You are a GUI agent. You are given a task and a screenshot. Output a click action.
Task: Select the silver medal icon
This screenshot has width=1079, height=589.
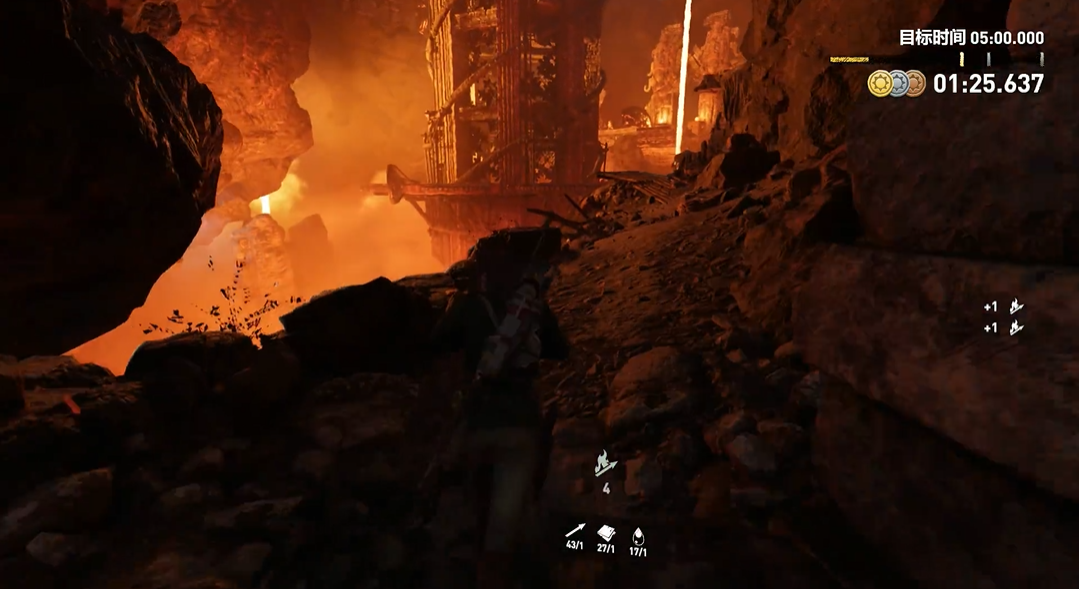point(898,83)
